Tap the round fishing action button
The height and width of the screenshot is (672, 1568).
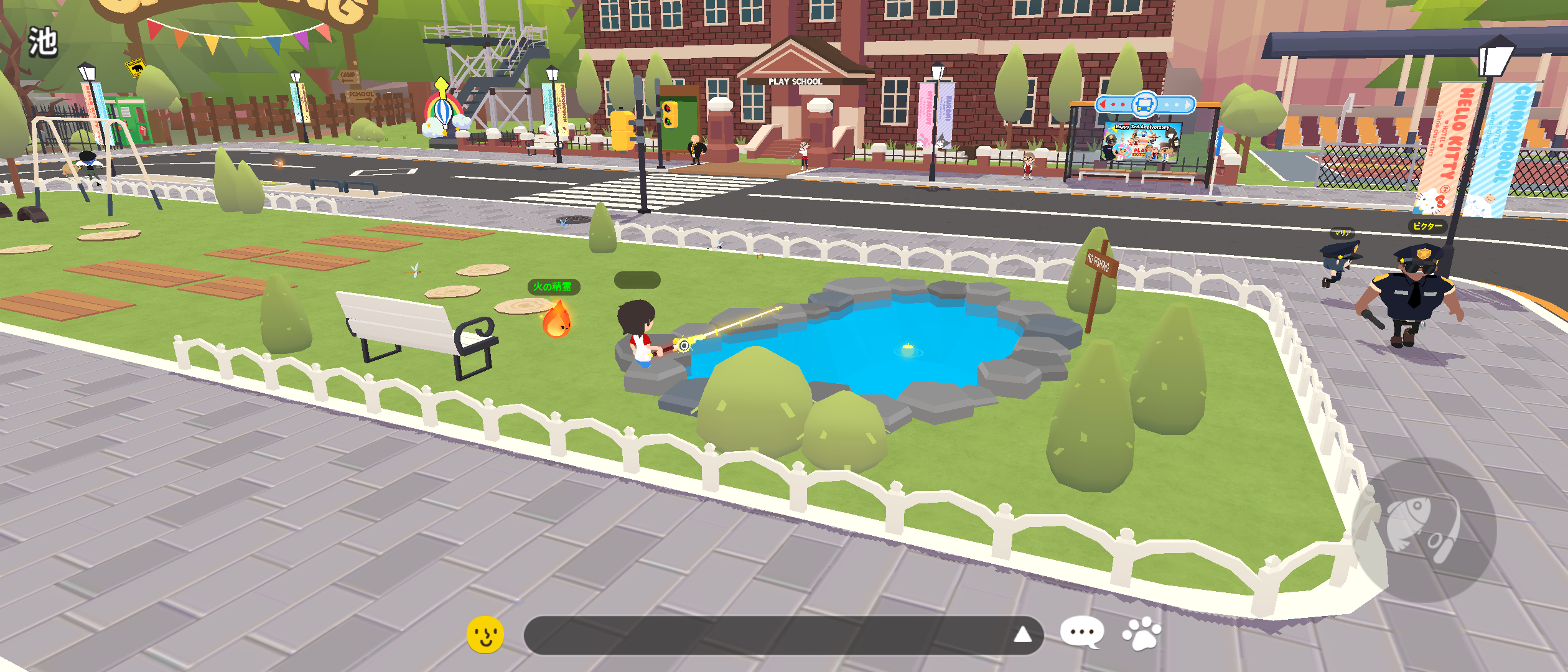tap(1424, 530)
